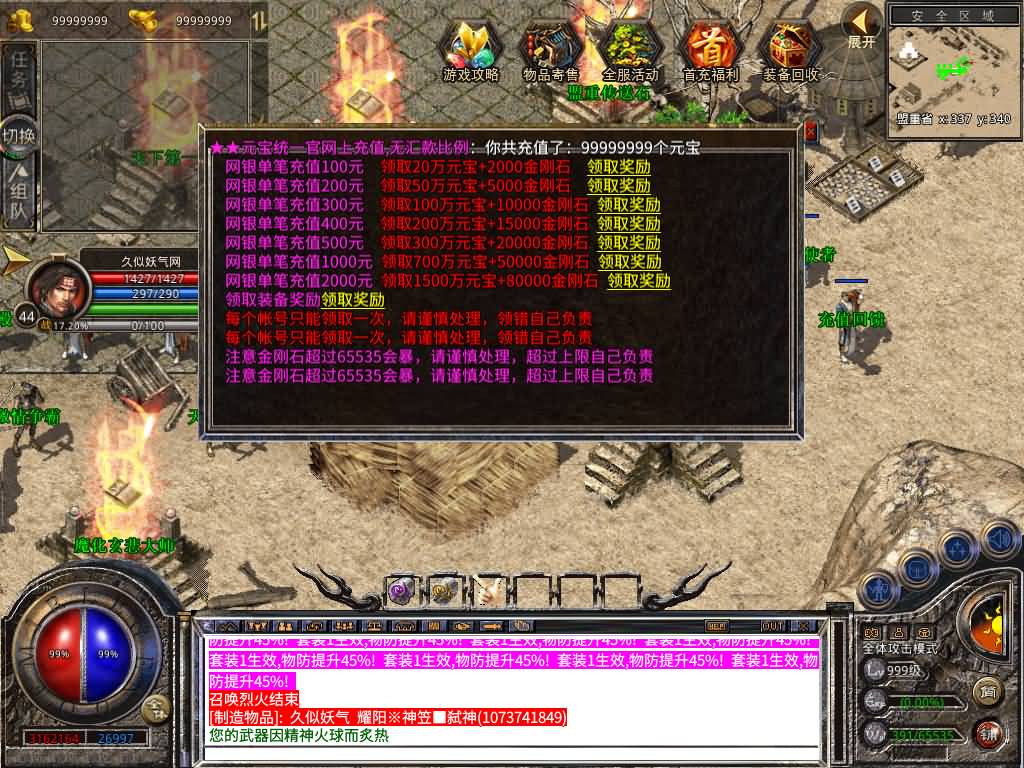
Task: Claim reward for 2000元 recharge
Action: (x=639, y=281)
